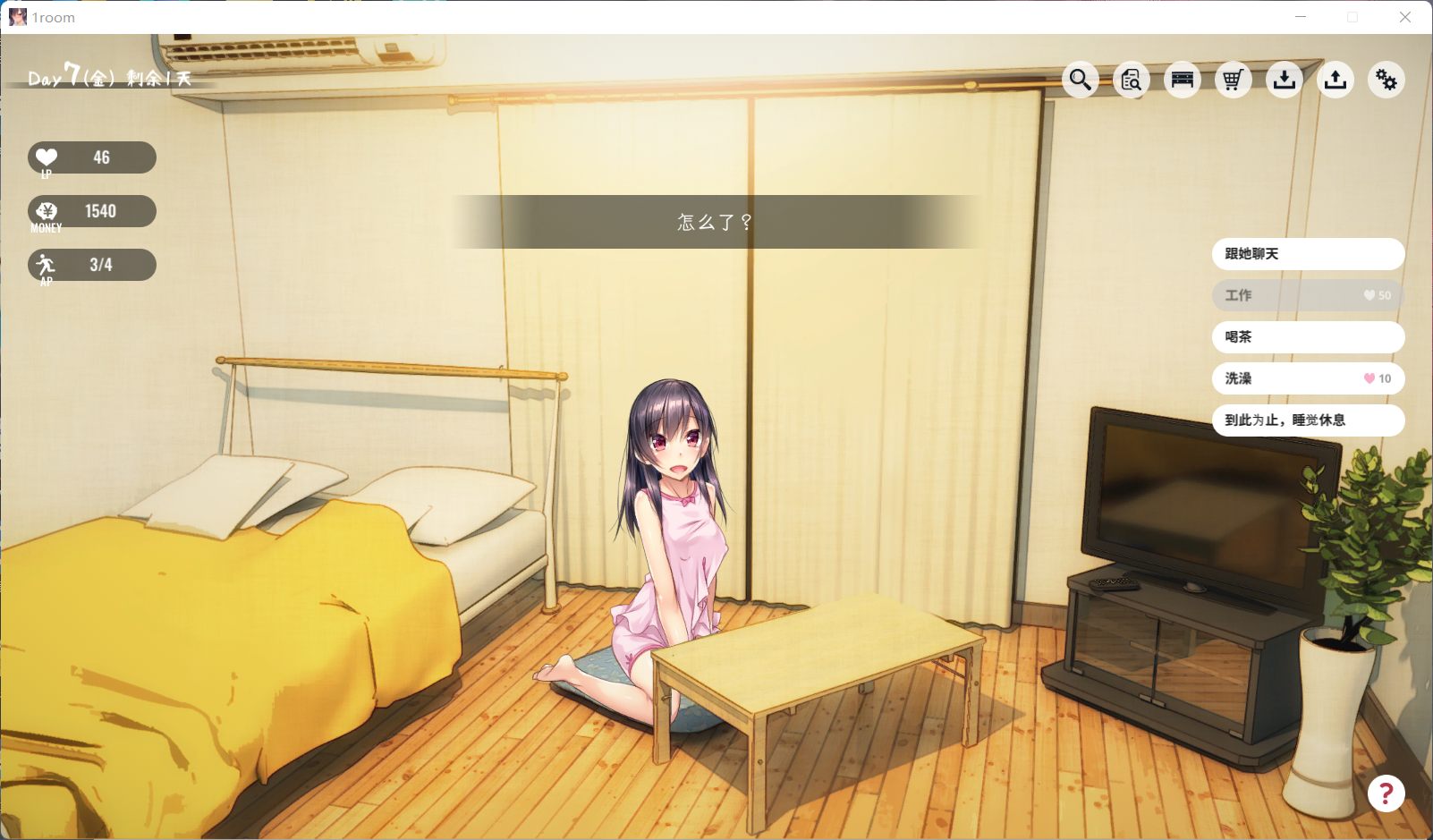Minimize the 1room window

(x=1301, y=17)
